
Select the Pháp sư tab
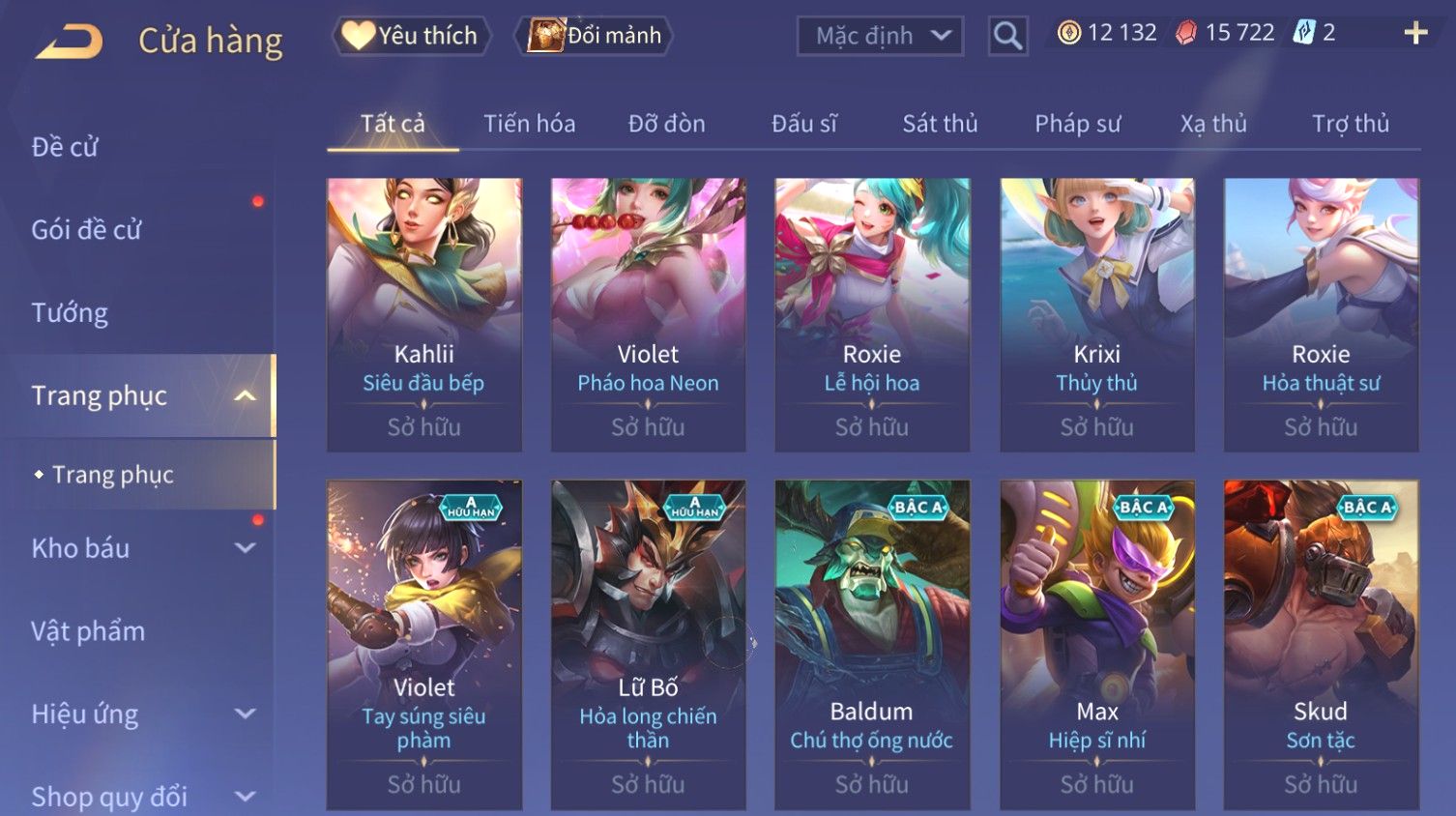coord(1077,124)
